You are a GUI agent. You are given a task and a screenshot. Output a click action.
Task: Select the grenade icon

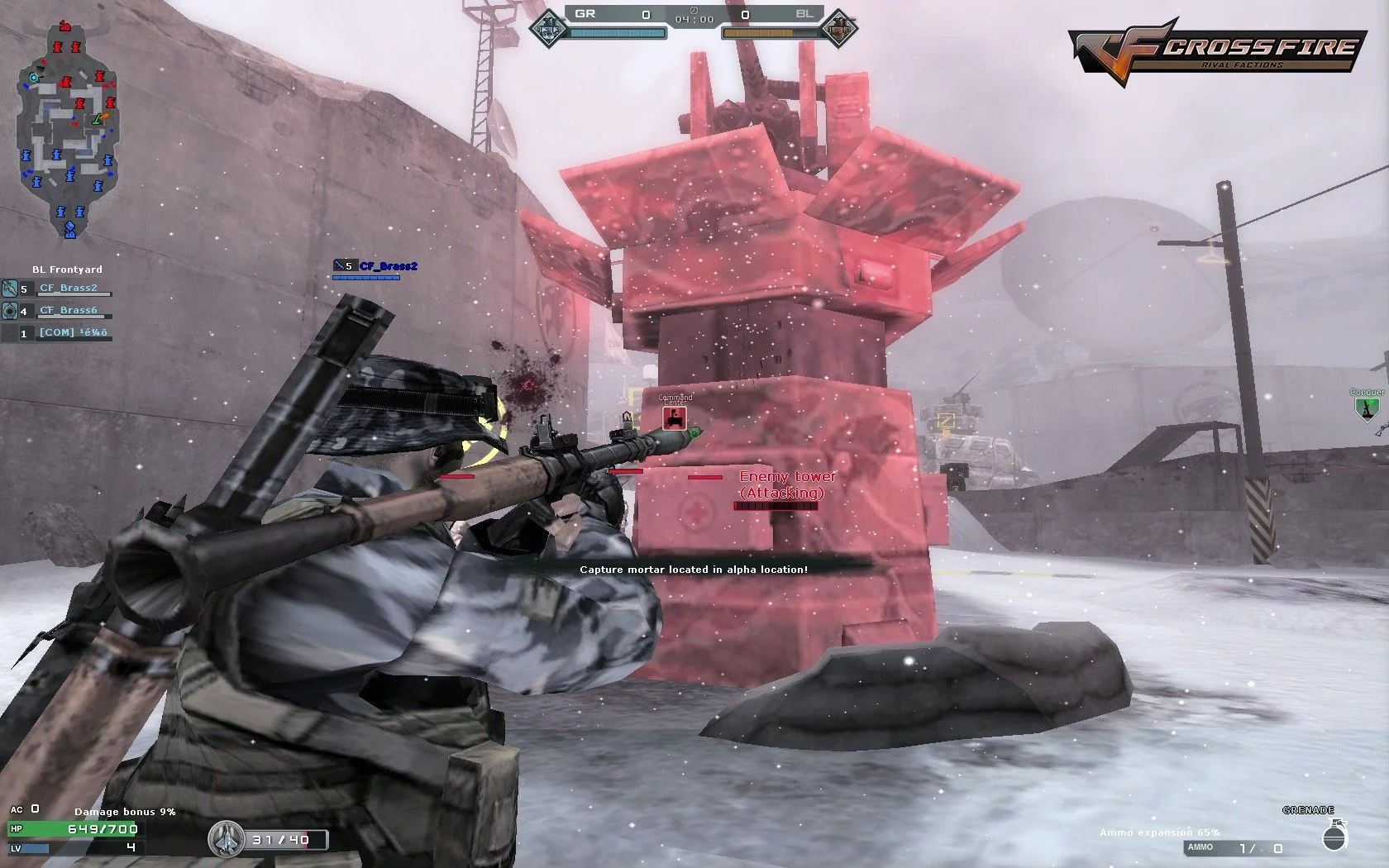coord(1333,836)
